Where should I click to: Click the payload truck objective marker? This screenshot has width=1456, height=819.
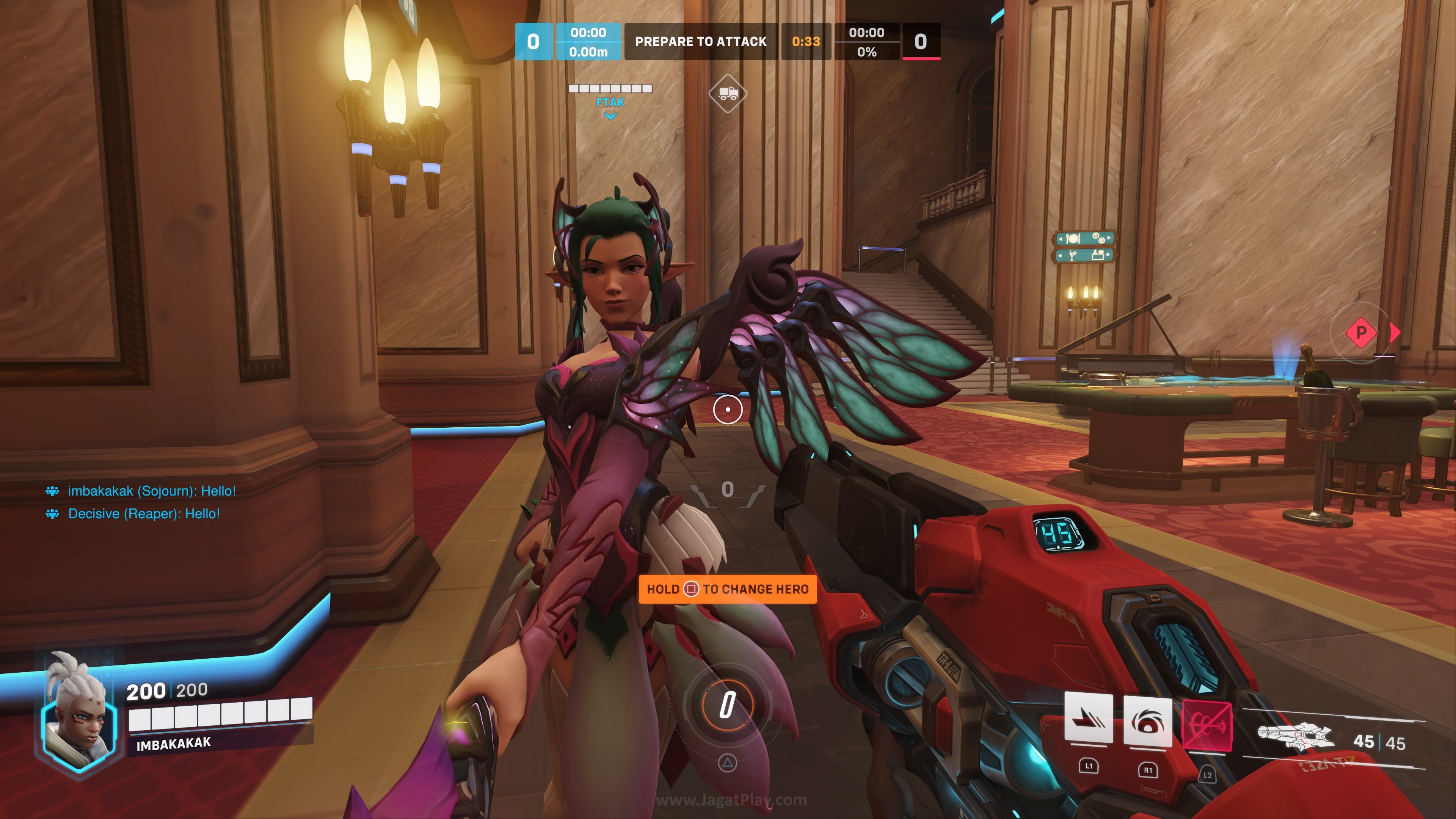click(x=728, y=93)
